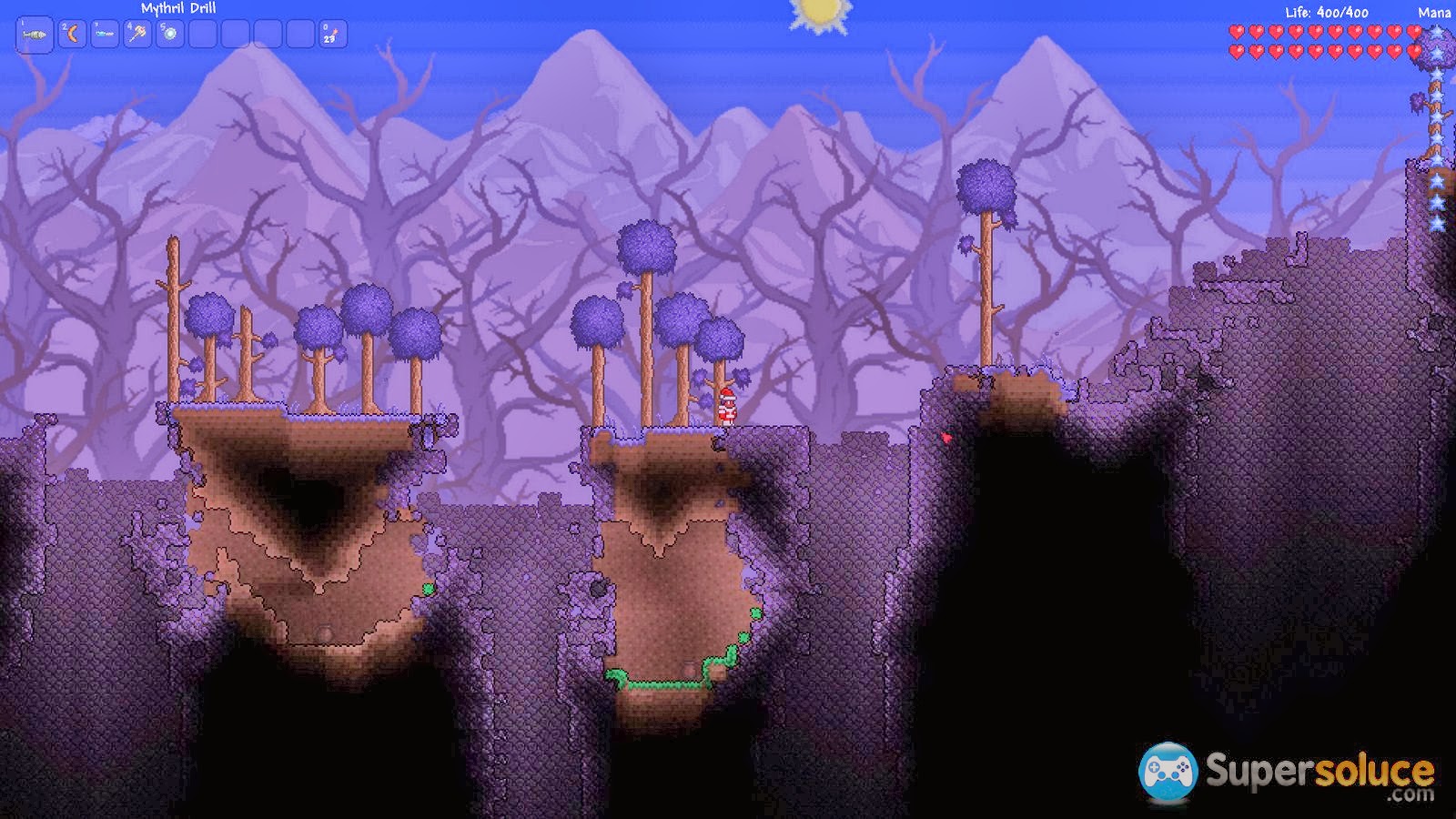The image size is (1456, 819).
Task: Click the empty sixth hotbar slot
Action: pos(202,33)
